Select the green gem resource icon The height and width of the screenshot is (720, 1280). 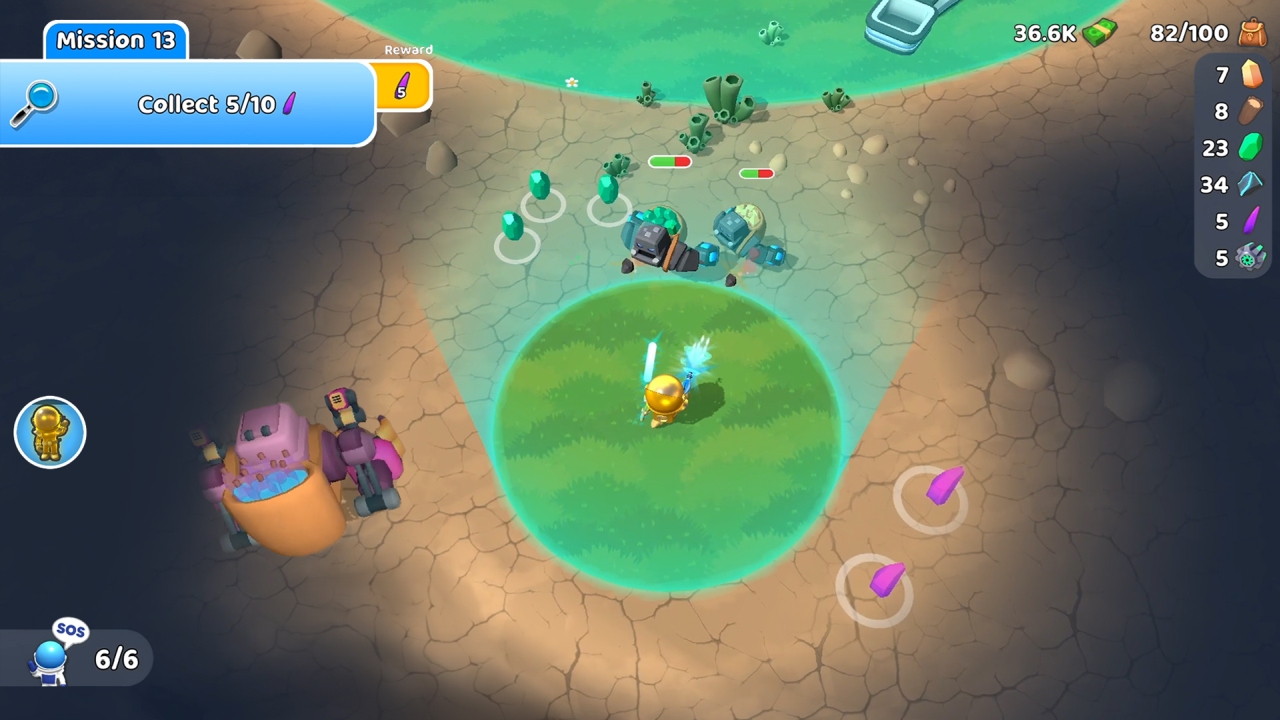1250,148
